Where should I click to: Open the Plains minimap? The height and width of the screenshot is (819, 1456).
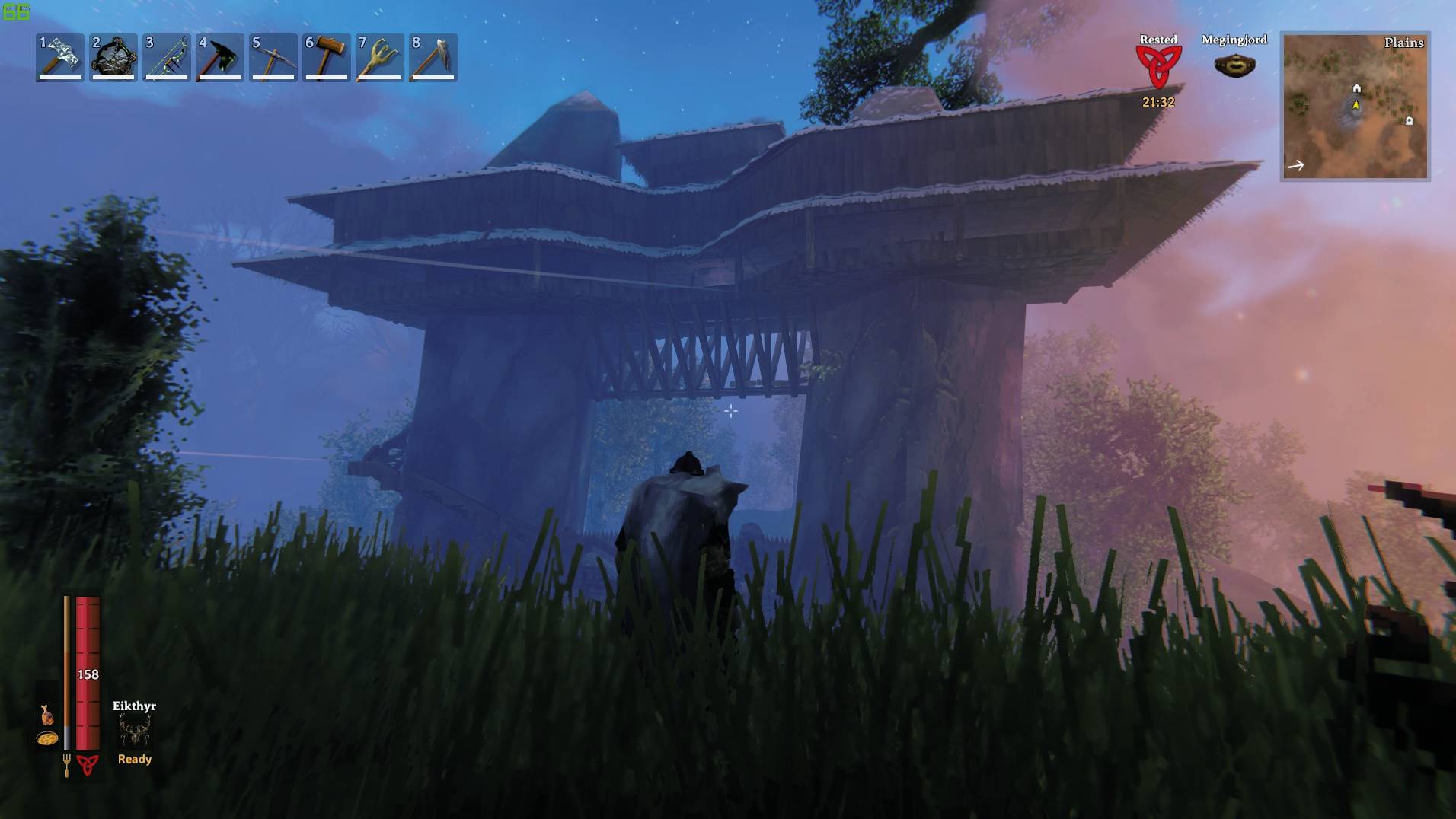(1355, 107)
